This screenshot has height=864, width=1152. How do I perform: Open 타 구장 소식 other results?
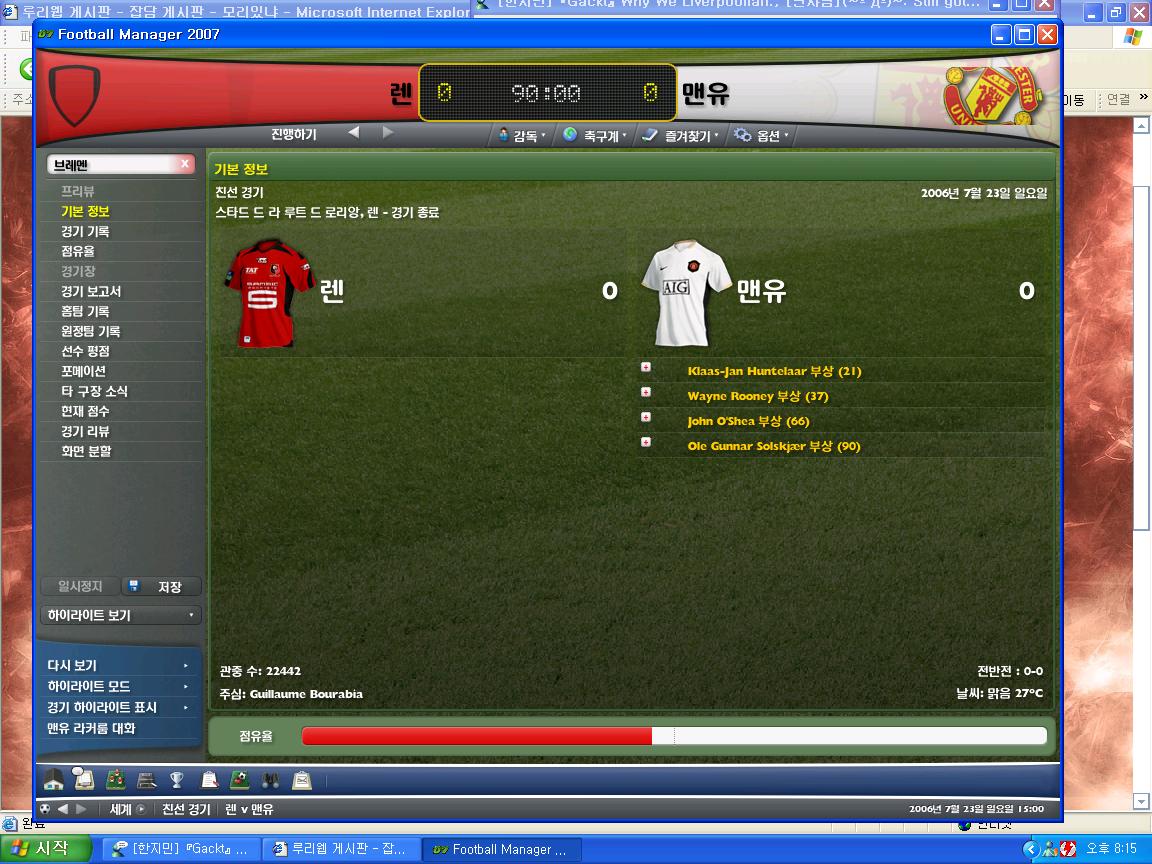click(94, 391)
